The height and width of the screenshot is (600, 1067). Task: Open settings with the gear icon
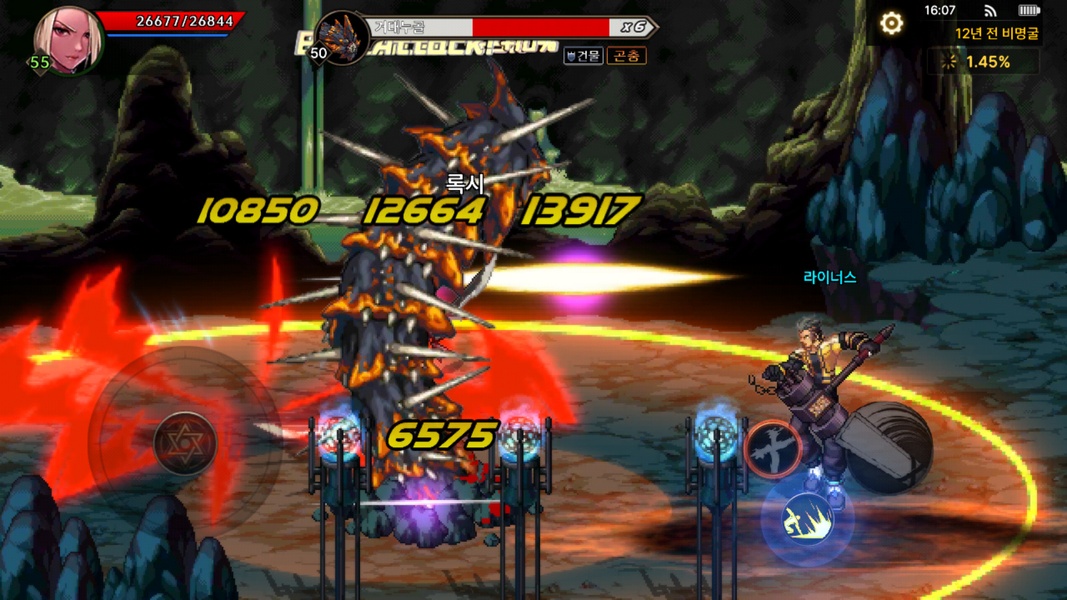[x=891, y=23]
